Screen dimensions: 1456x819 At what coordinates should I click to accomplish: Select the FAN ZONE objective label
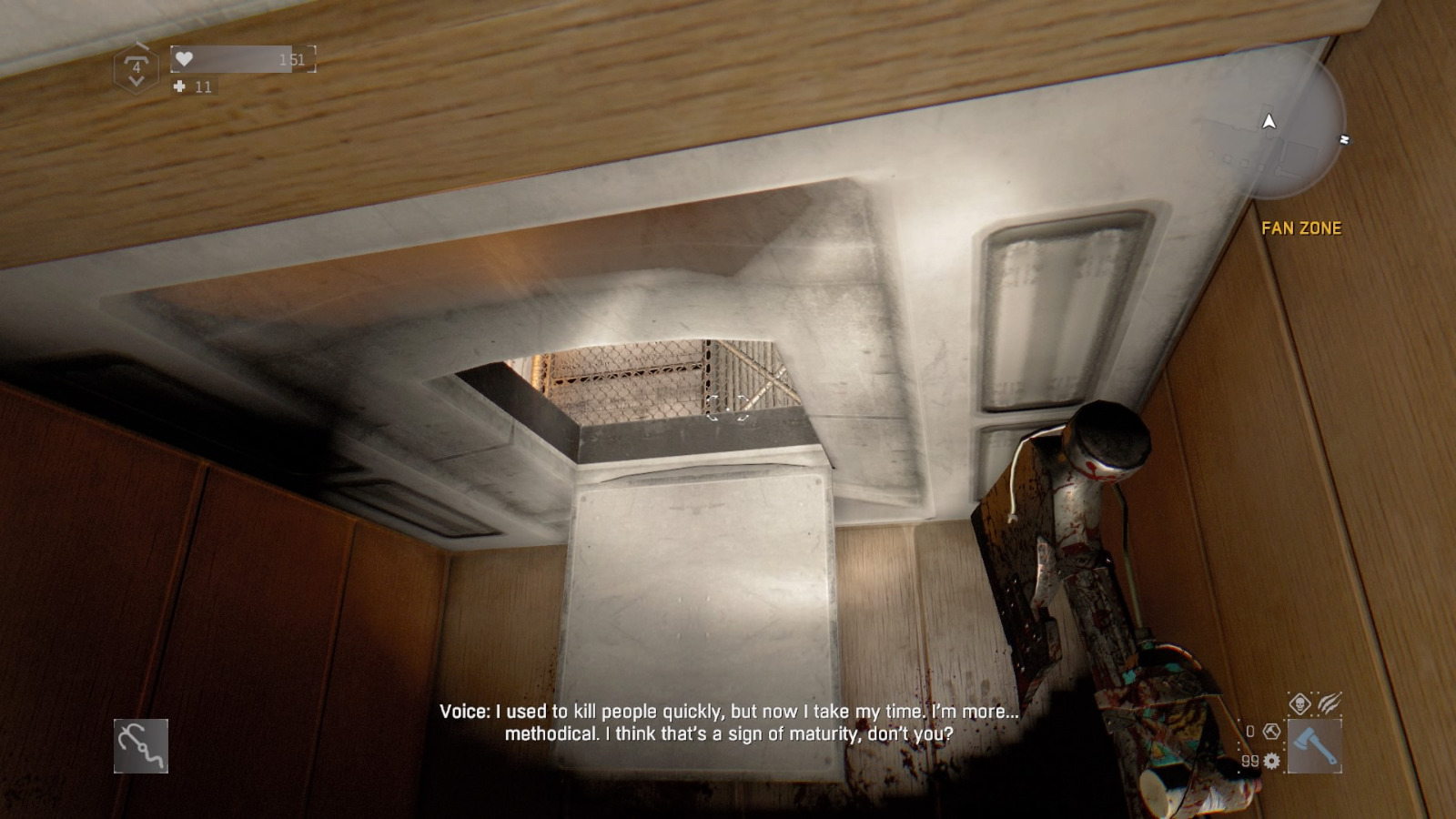click(x=1303, y=229)
